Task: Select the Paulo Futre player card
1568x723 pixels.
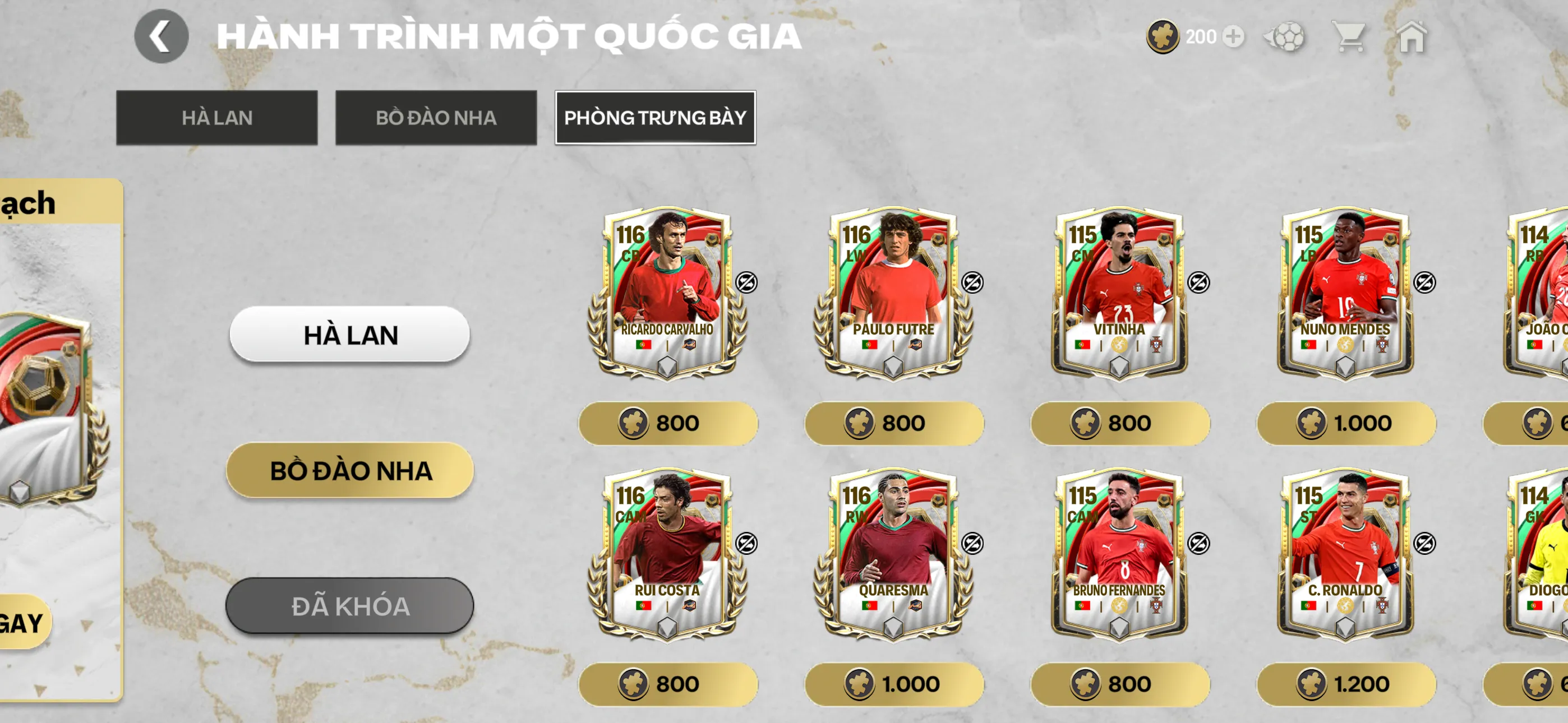Action: tap(893, 293)
